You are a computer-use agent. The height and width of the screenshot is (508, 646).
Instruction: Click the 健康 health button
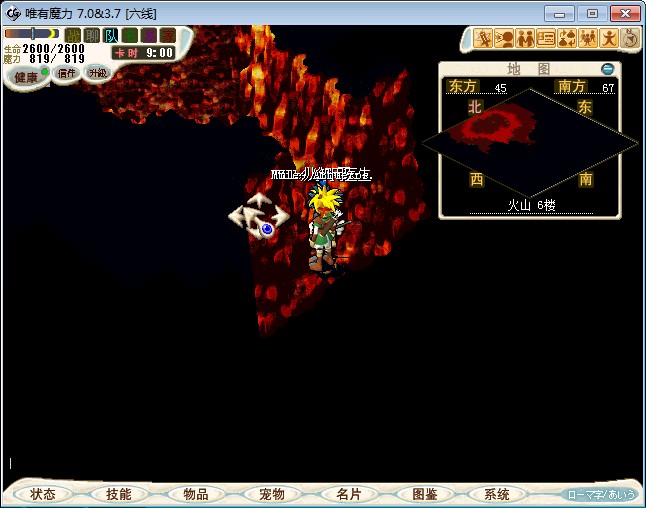coord(26,77)
